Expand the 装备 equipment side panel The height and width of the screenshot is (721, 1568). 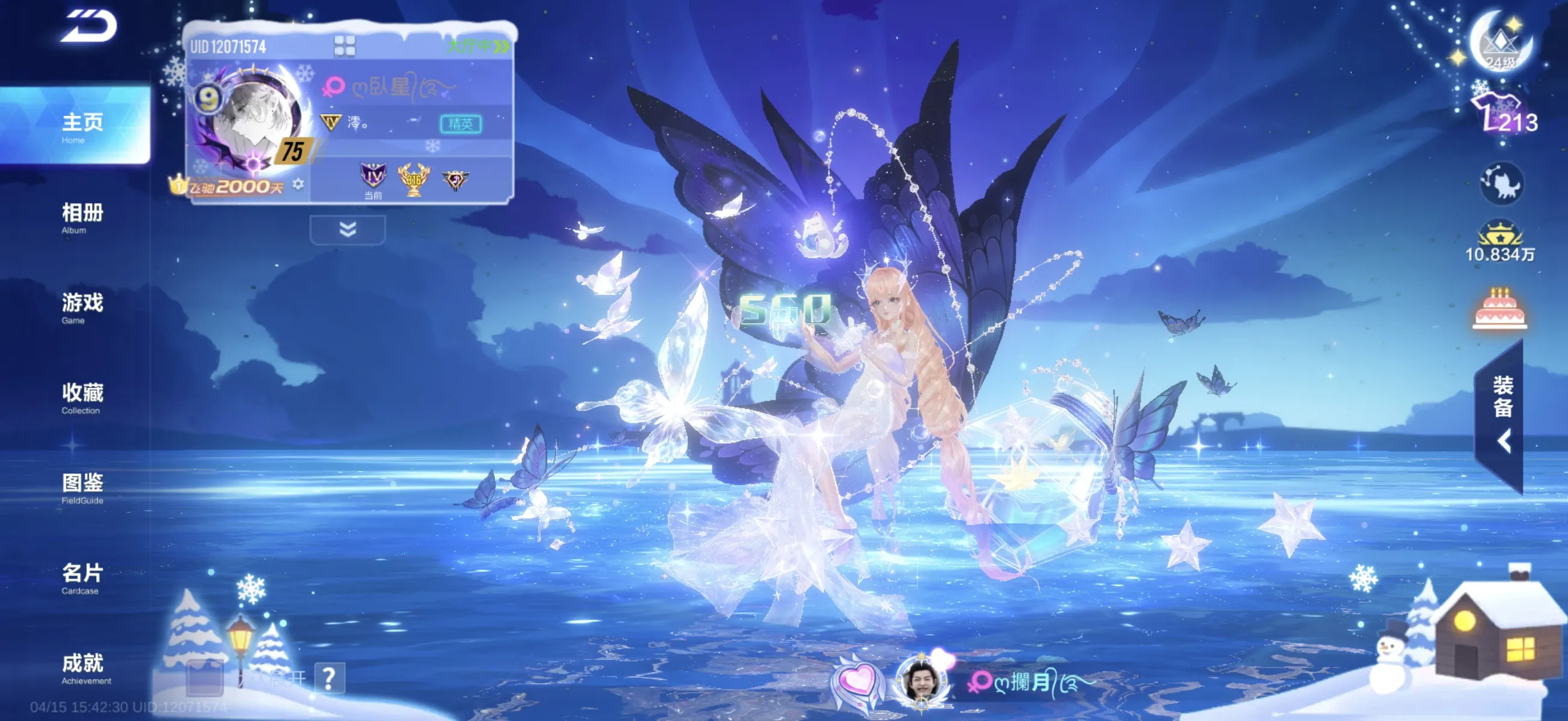tap(1502, 415)
